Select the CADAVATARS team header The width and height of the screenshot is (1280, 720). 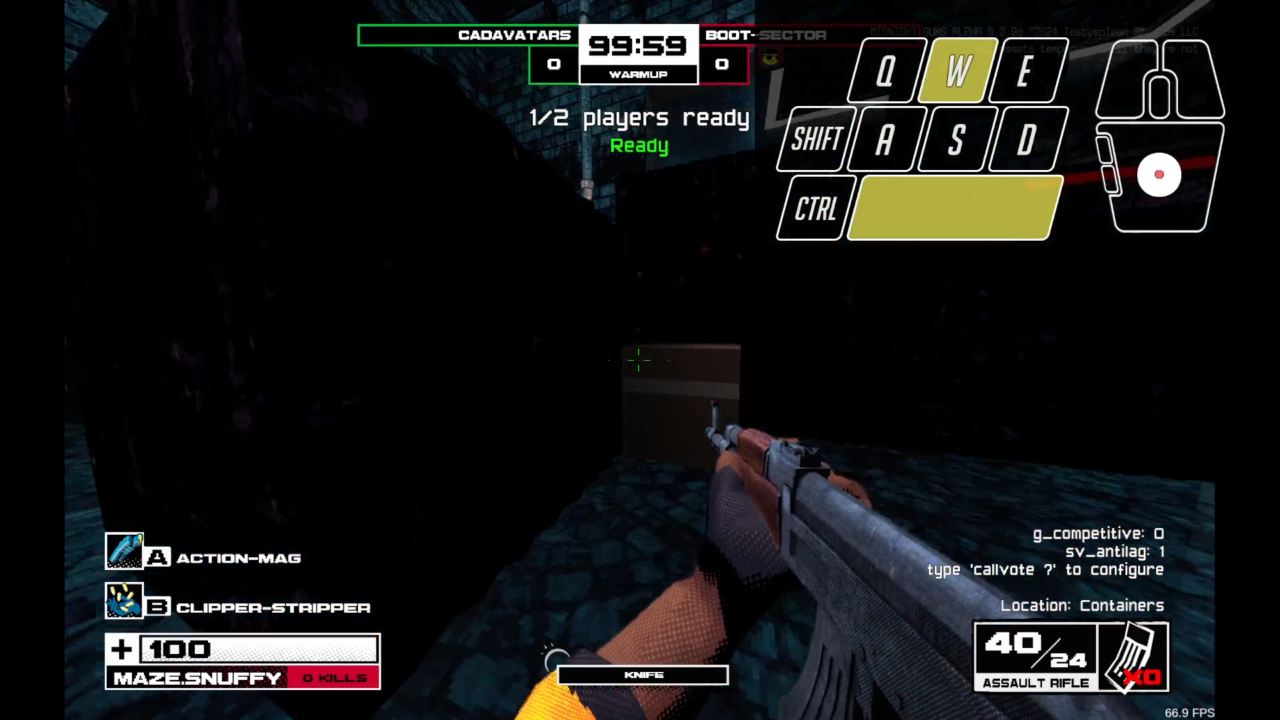pos(516,35)
